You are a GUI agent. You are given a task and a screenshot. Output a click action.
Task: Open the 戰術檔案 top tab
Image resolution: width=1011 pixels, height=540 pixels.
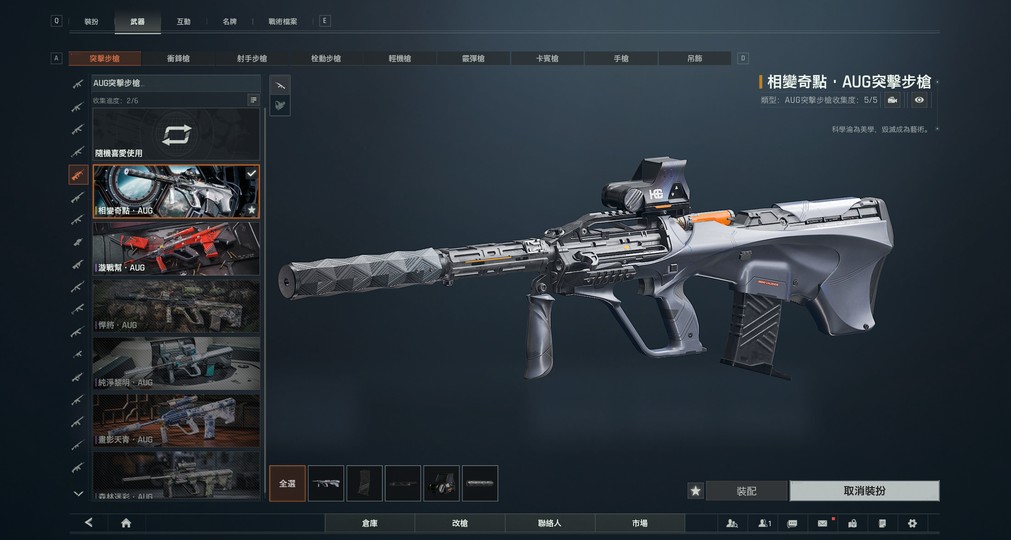[283, 21]
